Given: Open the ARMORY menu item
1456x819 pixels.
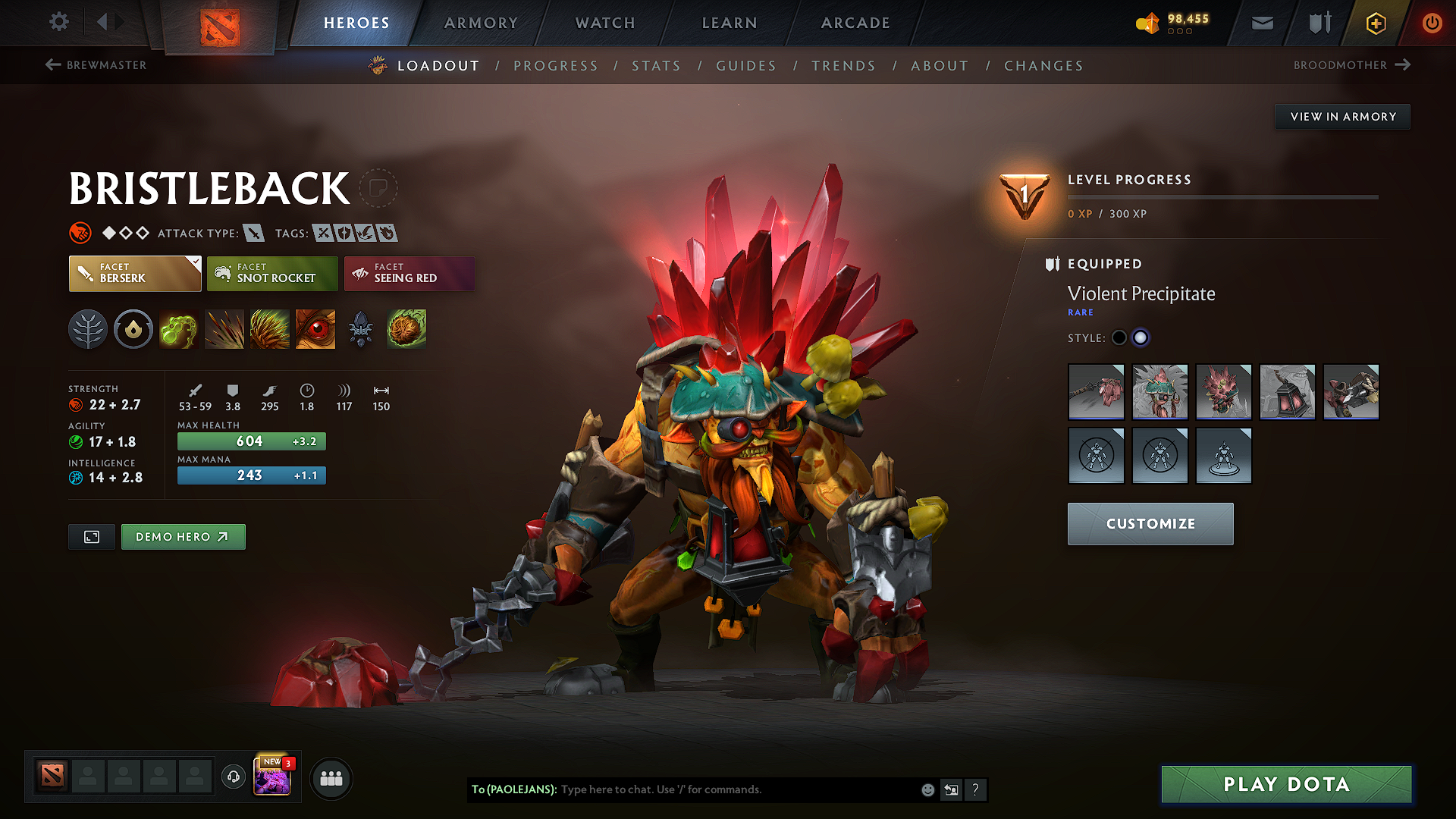Looking at the screenshot, I should [x=480, y=23].
